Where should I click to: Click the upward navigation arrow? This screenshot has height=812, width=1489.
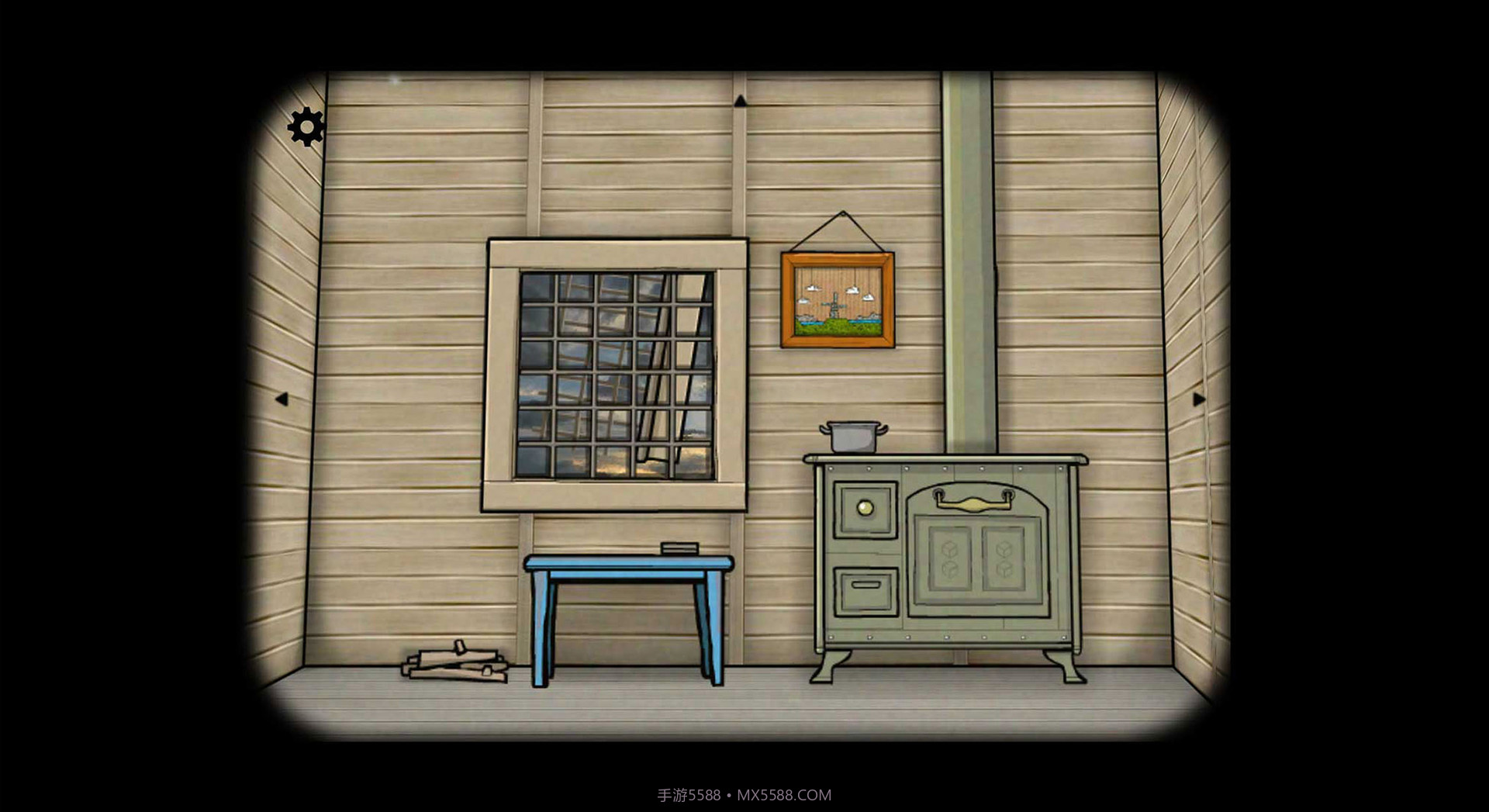(x=742, y=101)
